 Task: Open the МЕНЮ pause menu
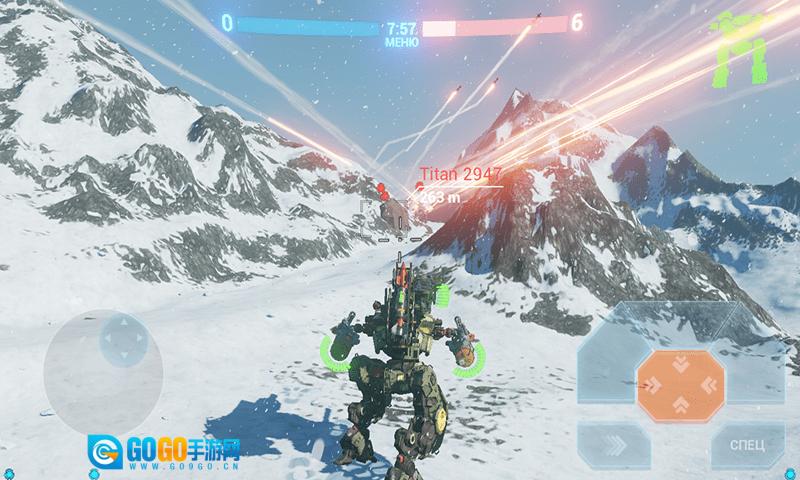coord(401,43)
